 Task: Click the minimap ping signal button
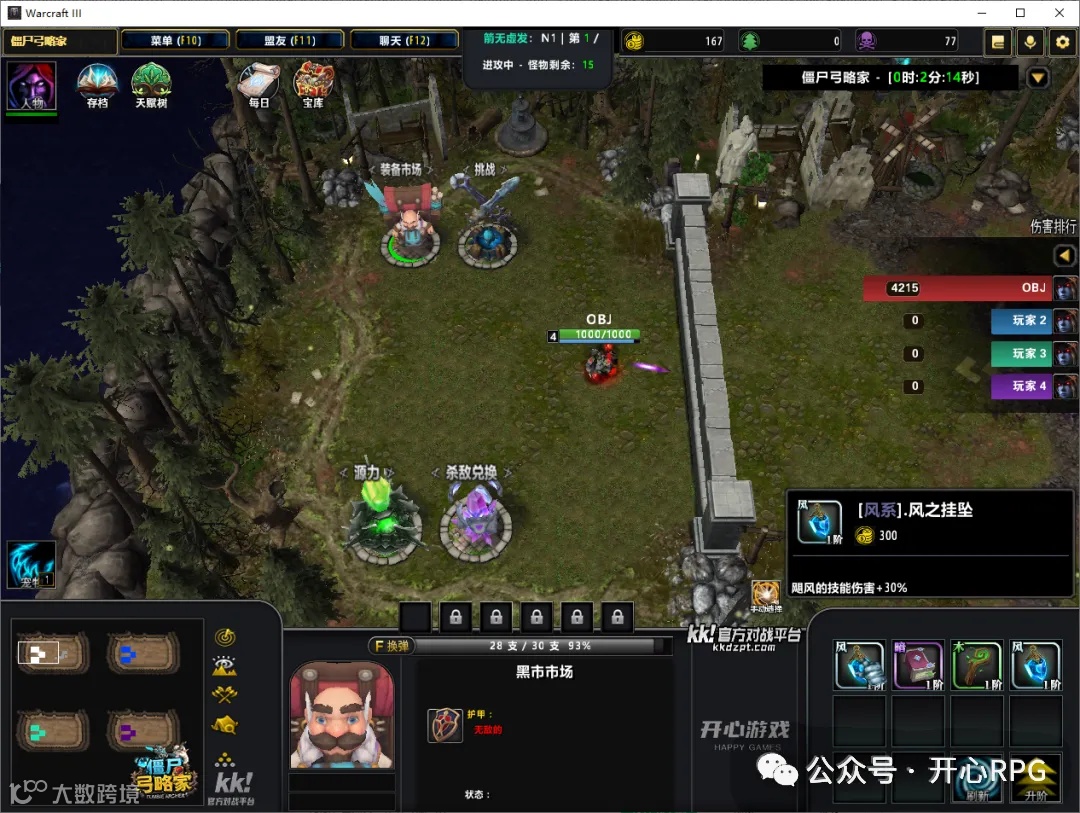click(x=225, y=637)
